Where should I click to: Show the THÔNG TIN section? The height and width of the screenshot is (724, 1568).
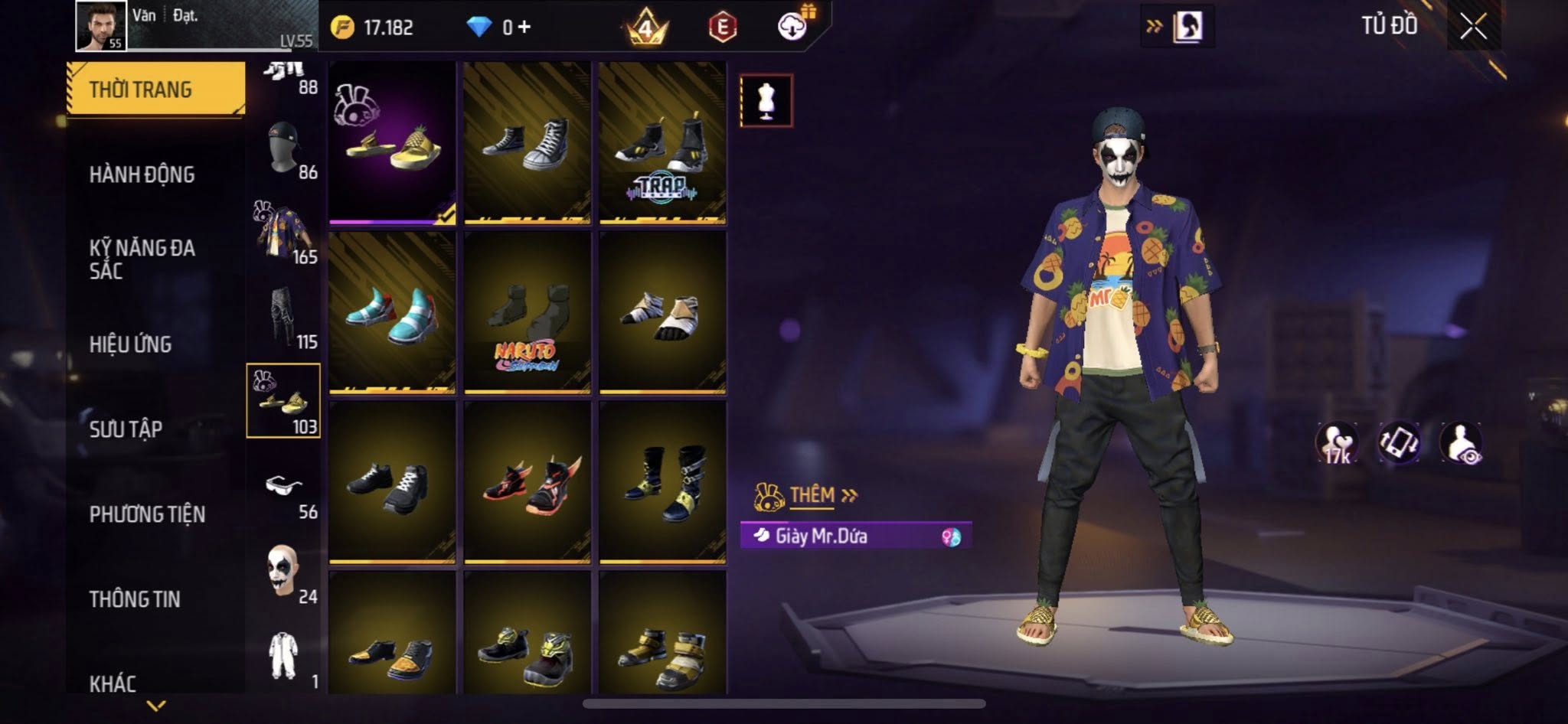pos(135,599)
